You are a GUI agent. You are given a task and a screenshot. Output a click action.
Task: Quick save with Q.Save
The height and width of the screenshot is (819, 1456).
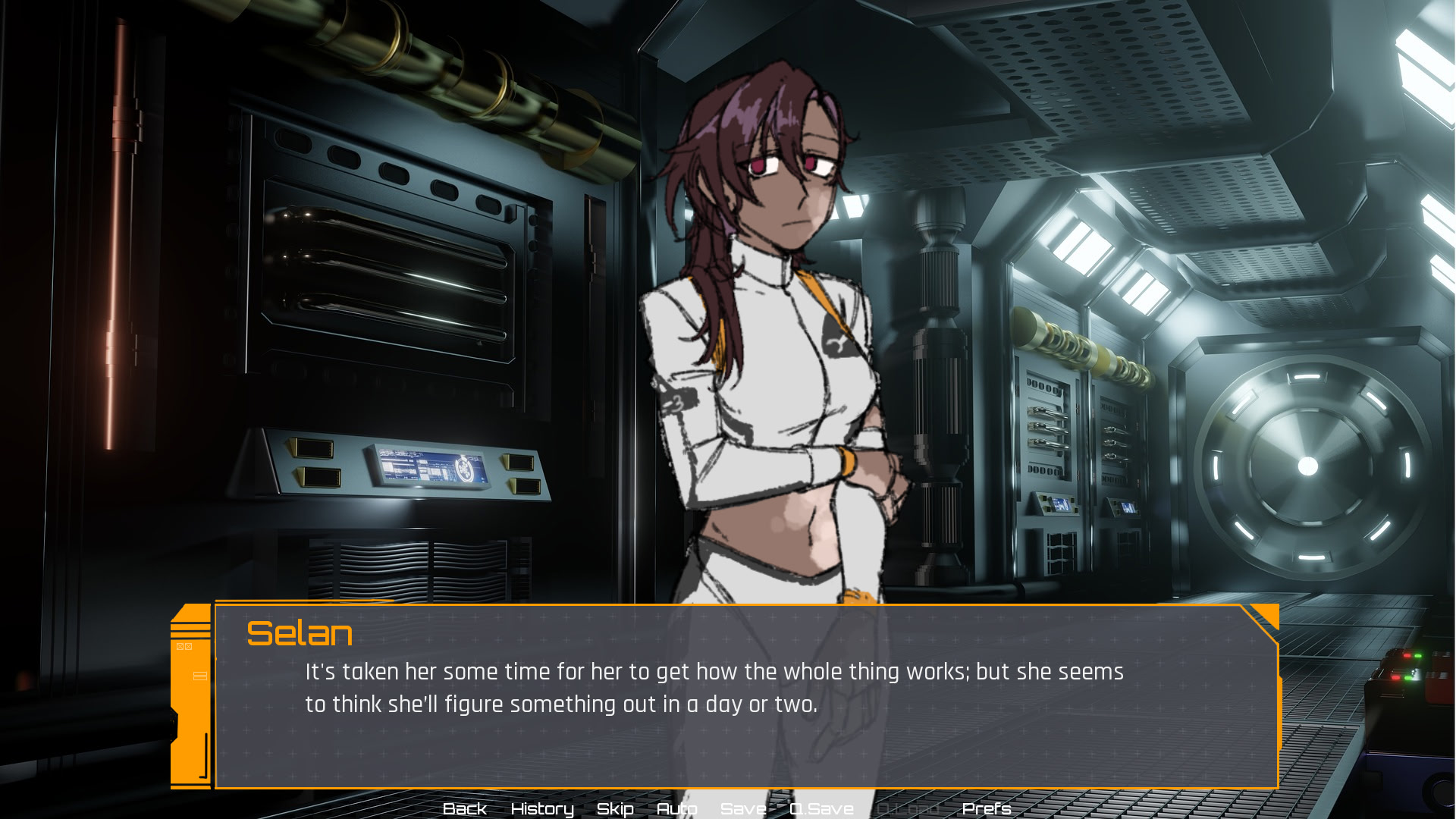point(821,808)
